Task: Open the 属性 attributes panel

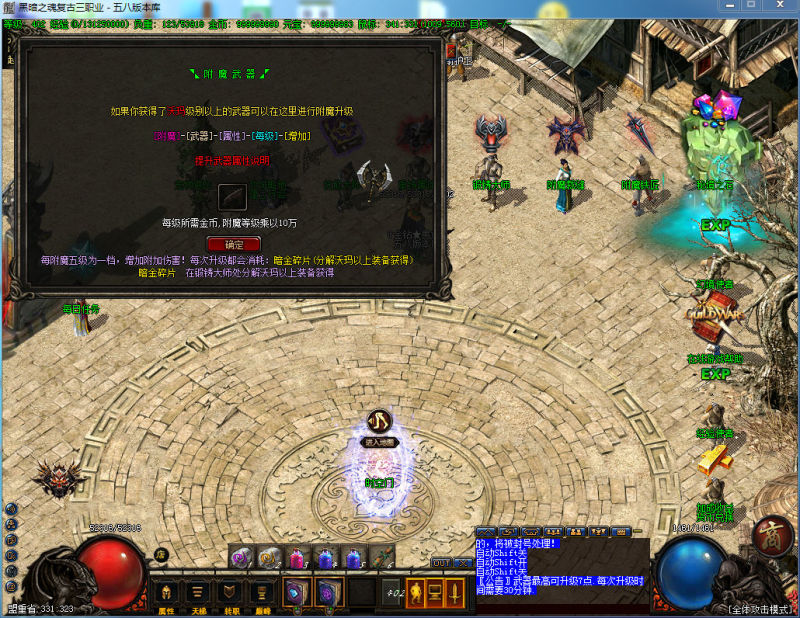Action: pyautogui.click(x=166, y=594)
